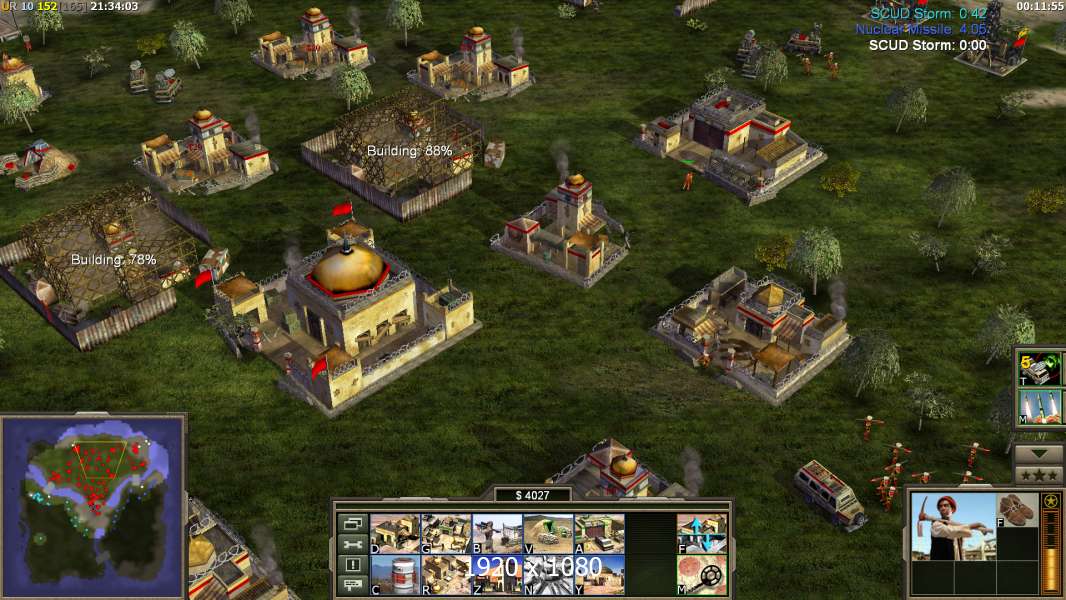Select the Supply Stash build icon

click(395, 534)
